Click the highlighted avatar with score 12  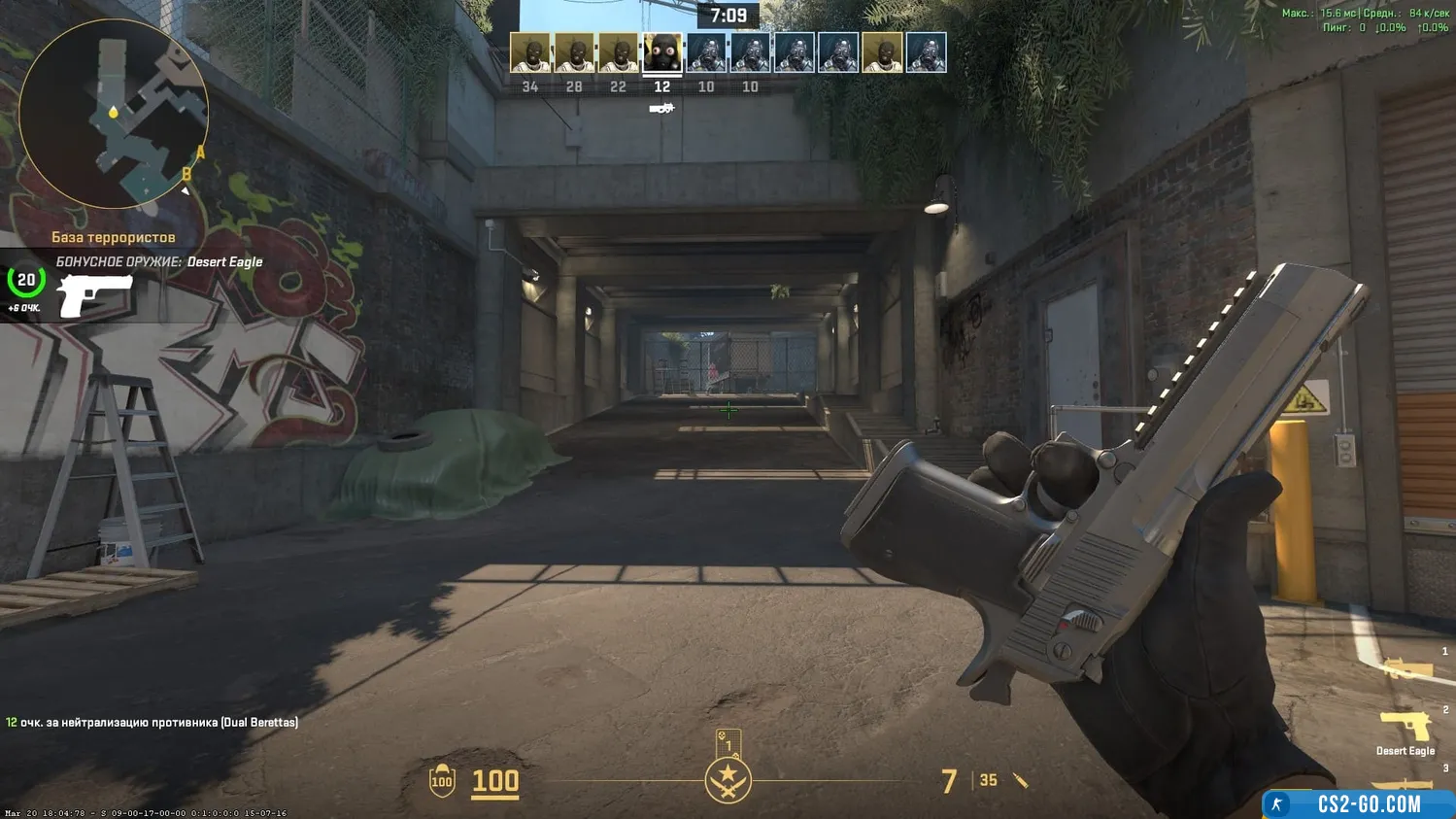662,53
